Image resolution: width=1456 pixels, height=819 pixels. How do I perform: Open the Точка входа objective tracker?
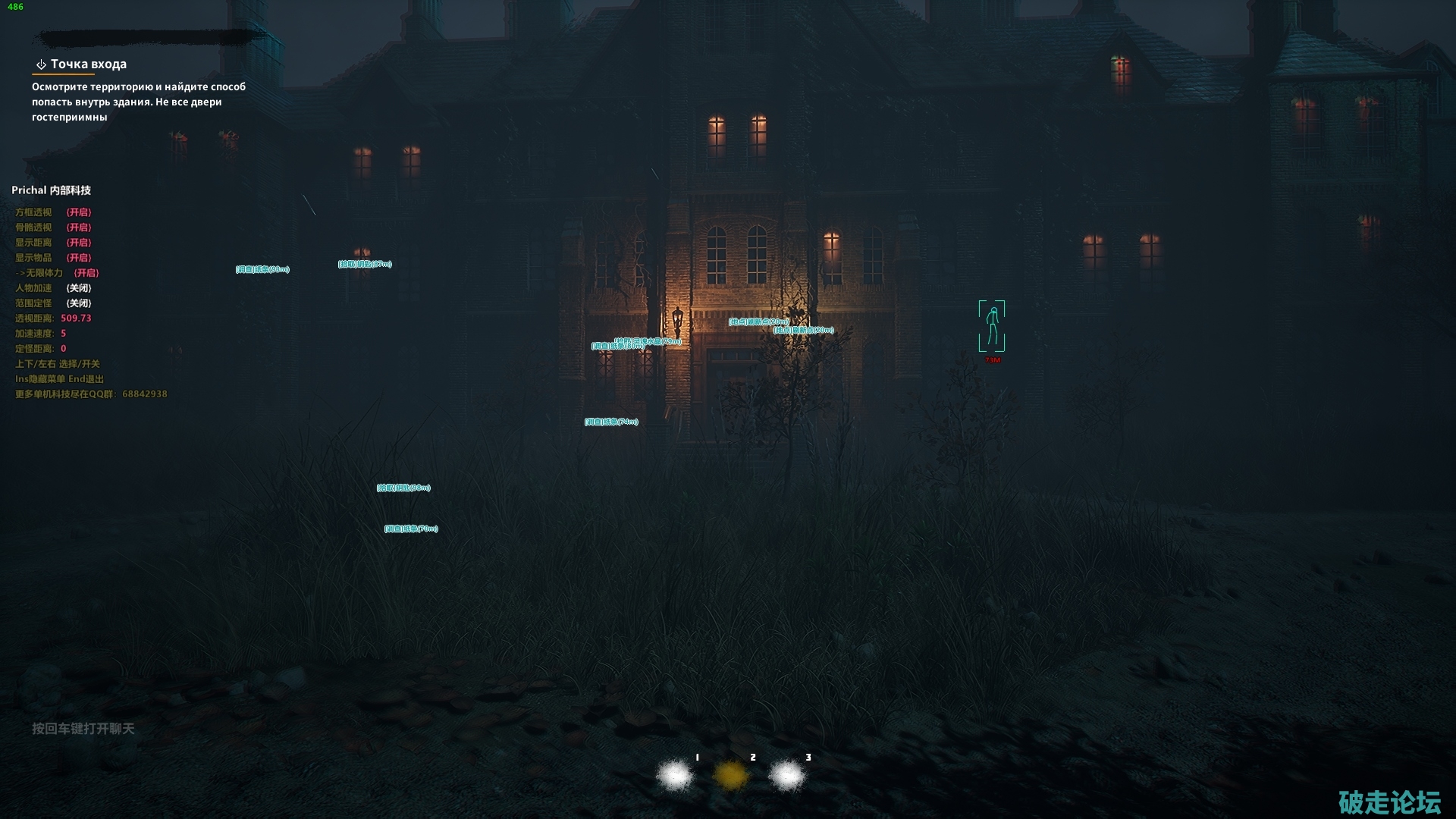pyautogui.click(x=88, y=64)
